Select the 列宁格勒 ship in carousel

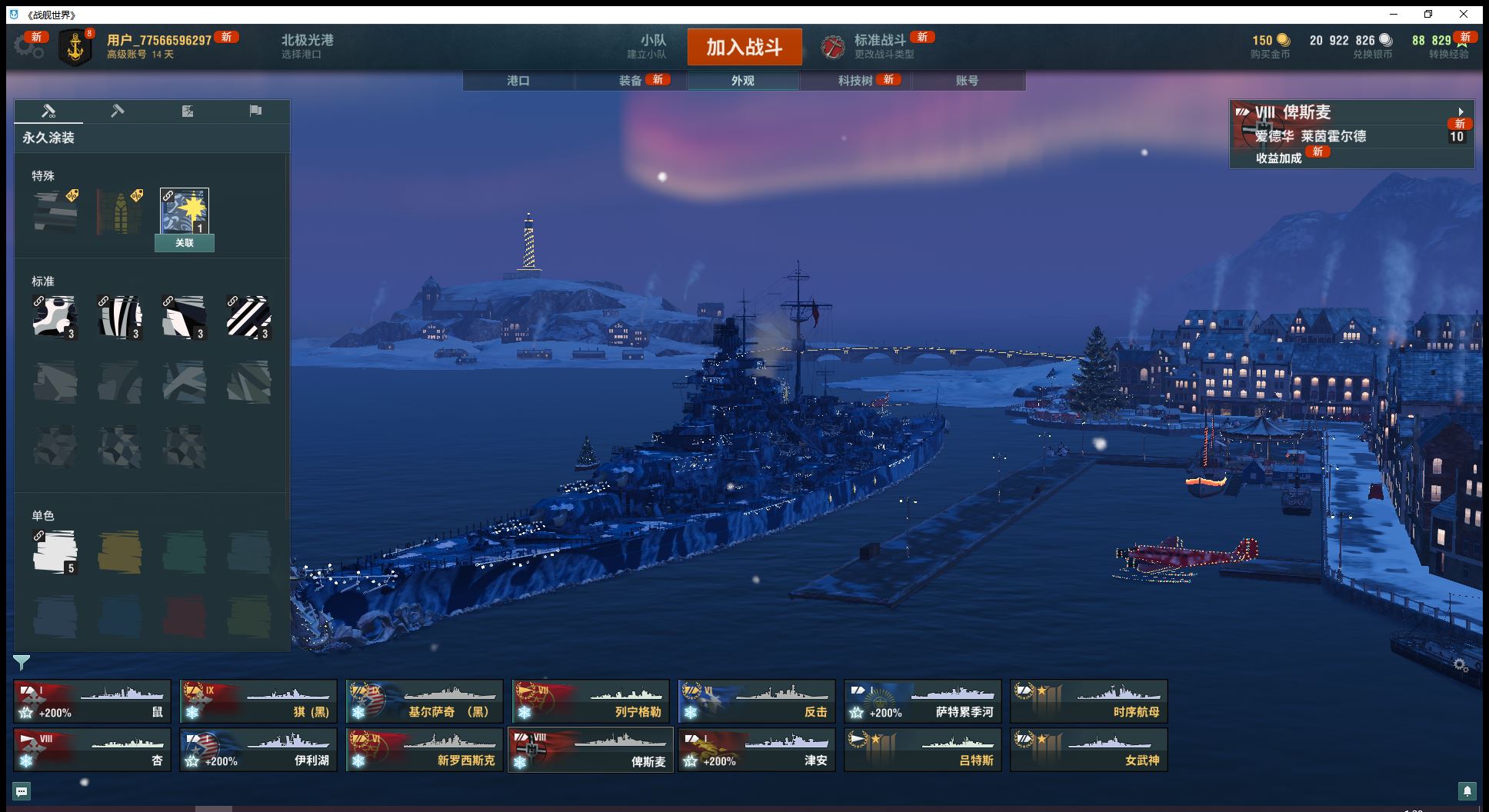tap(590, 701)
